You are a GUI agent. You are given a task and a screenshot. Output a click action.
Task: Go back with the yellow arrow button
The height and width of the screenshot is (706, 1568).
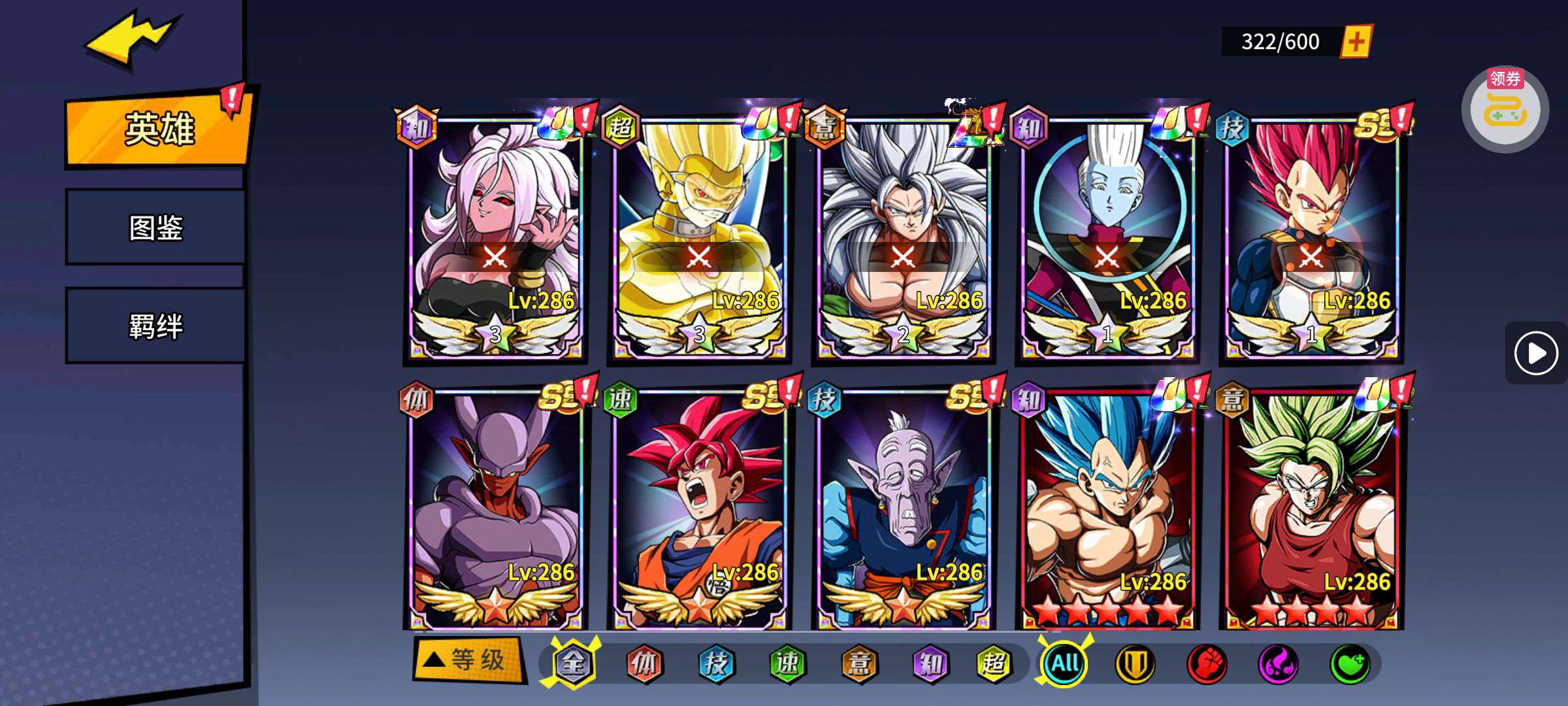pyautogui.click(x=131, y=41)
